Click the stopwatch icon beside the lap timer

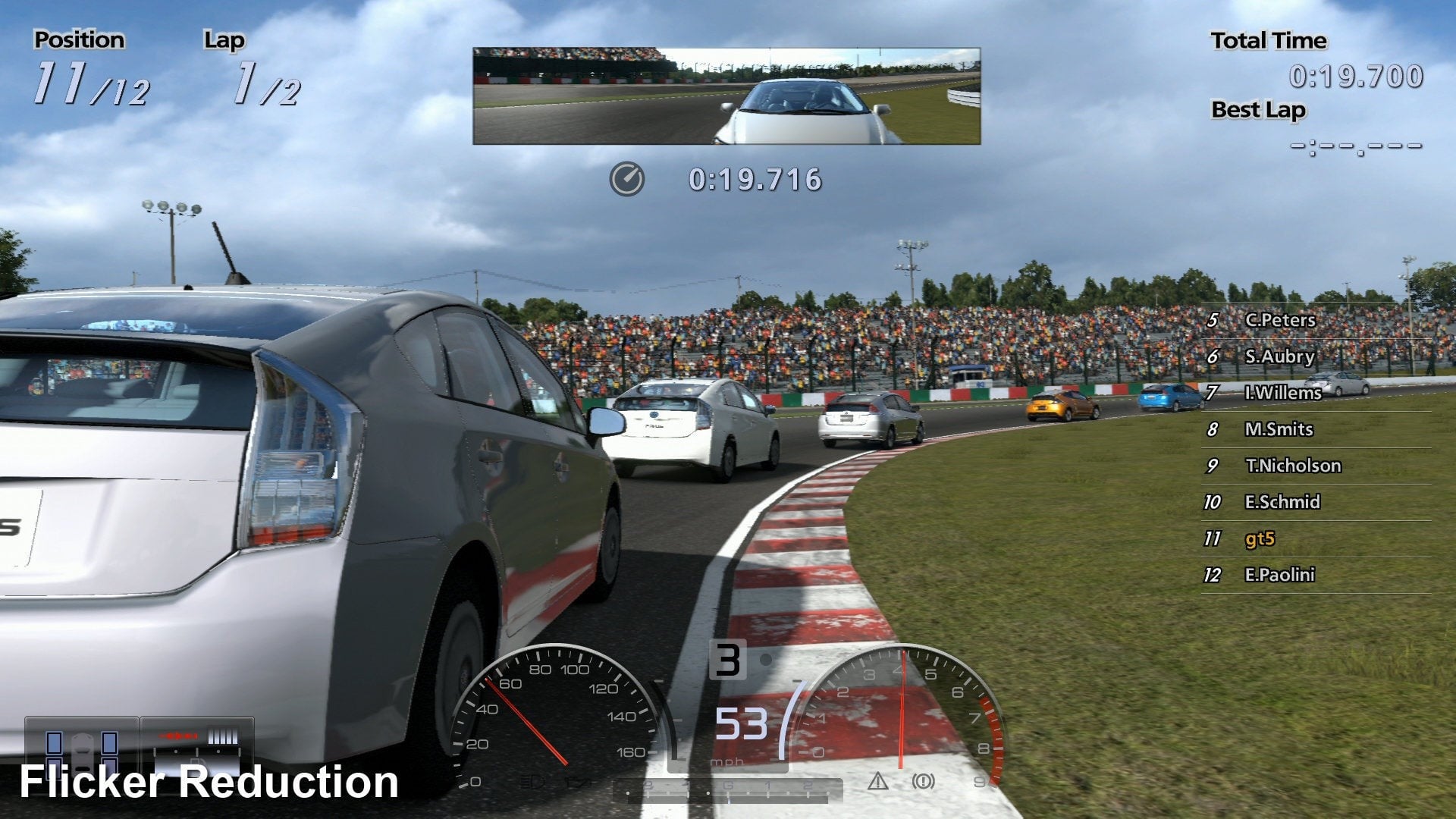tap(626, 180)
